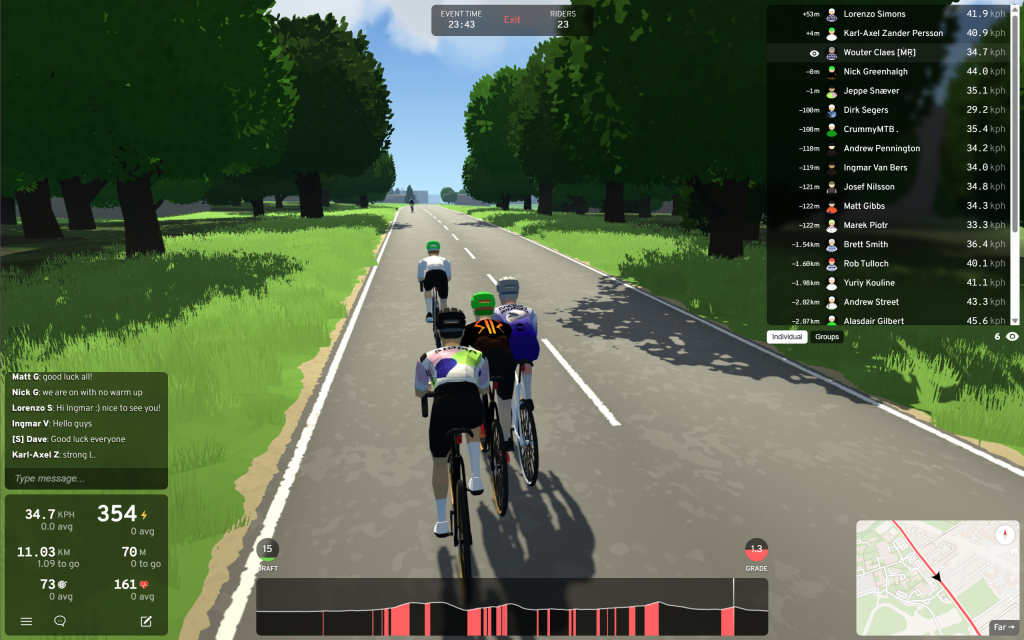Type in the chat message box
The image size is (1024, 640).
(85, 478)
